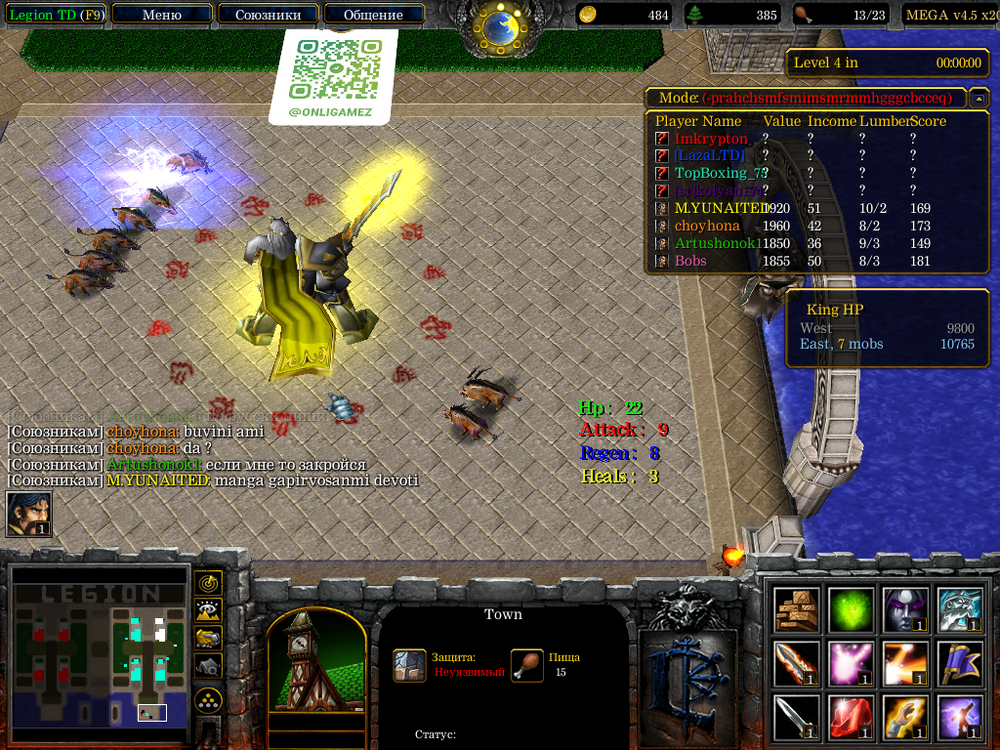Select the lumber planks command icon

tap(796, 610)
